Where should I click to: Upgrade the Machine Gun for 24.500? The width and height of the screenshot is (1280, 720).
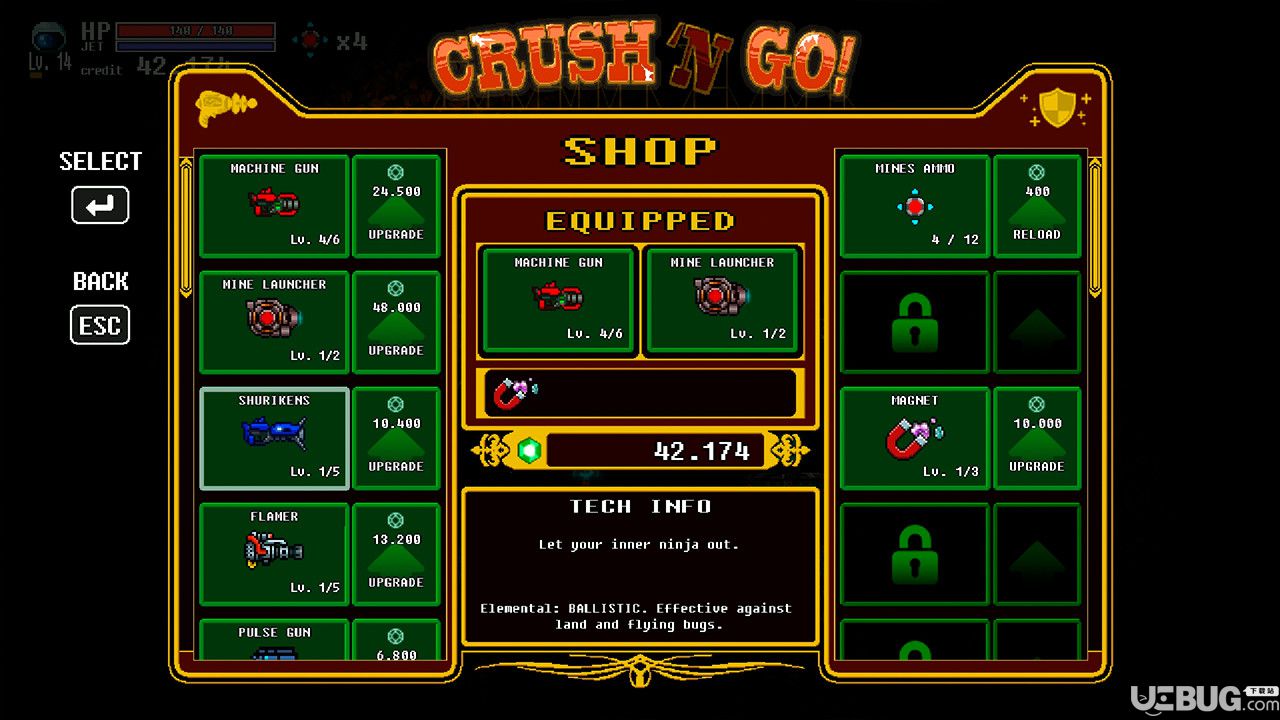pyautogui.click(x=396, y=206)
